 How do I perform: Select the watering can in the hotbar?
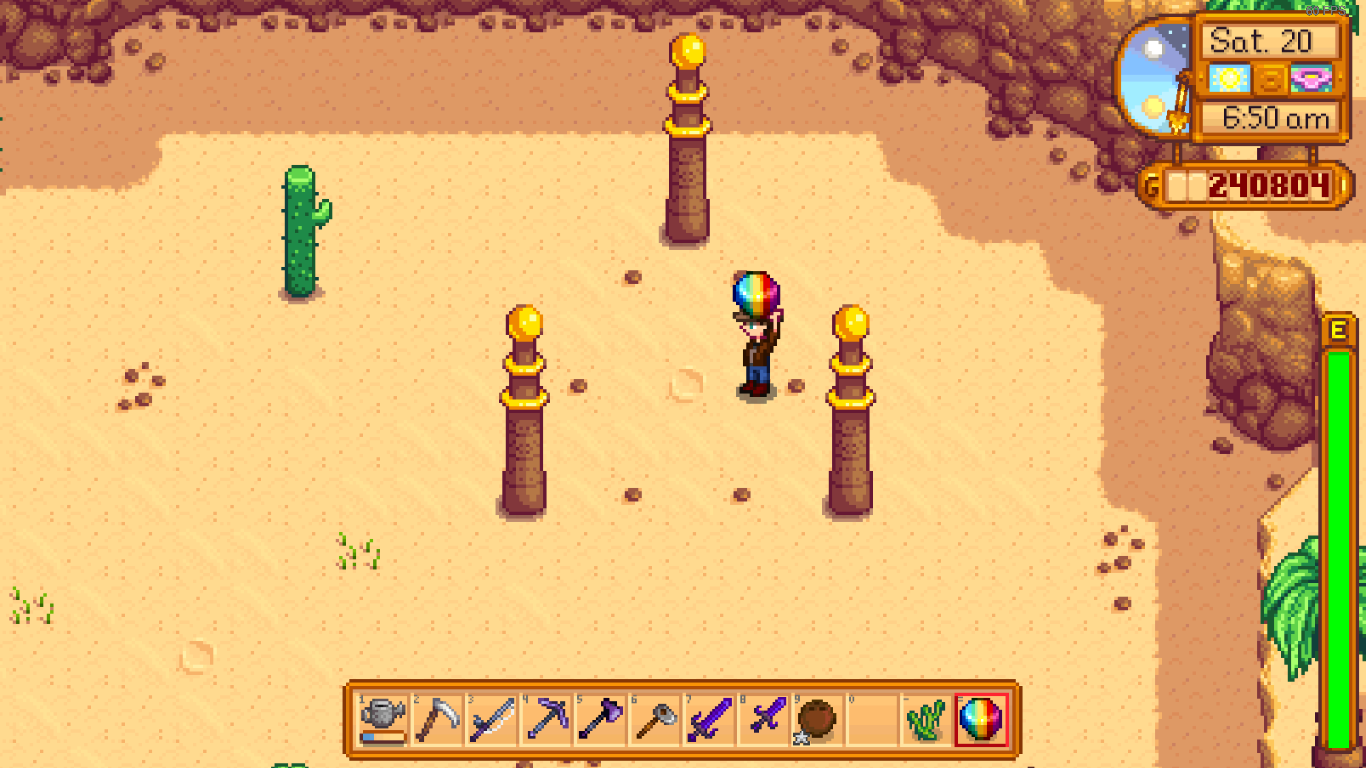(384, 720)
